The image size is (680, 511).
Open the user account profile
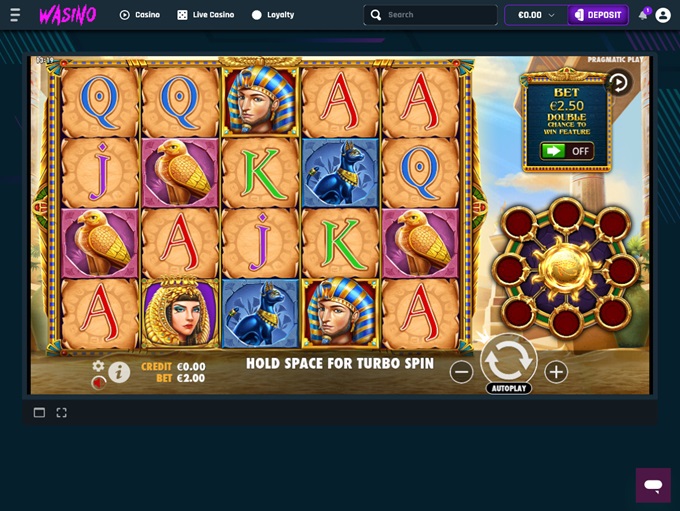(x=663, y=15)
